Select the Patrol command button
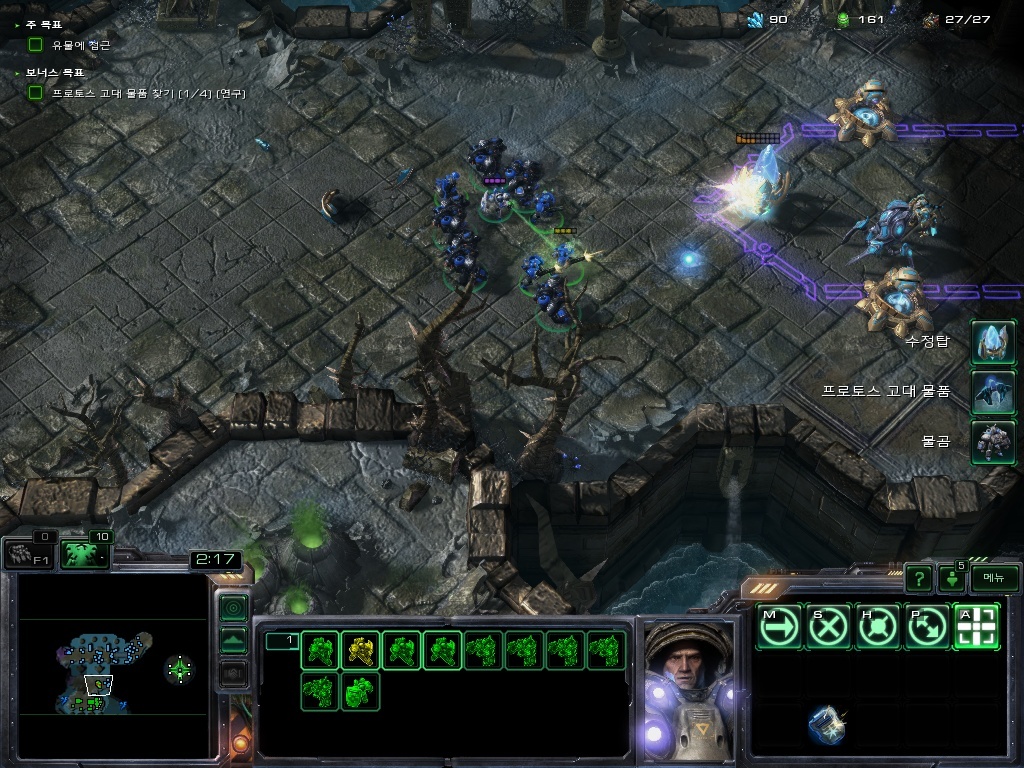1024x768 pixels. (x=927, y=627)
